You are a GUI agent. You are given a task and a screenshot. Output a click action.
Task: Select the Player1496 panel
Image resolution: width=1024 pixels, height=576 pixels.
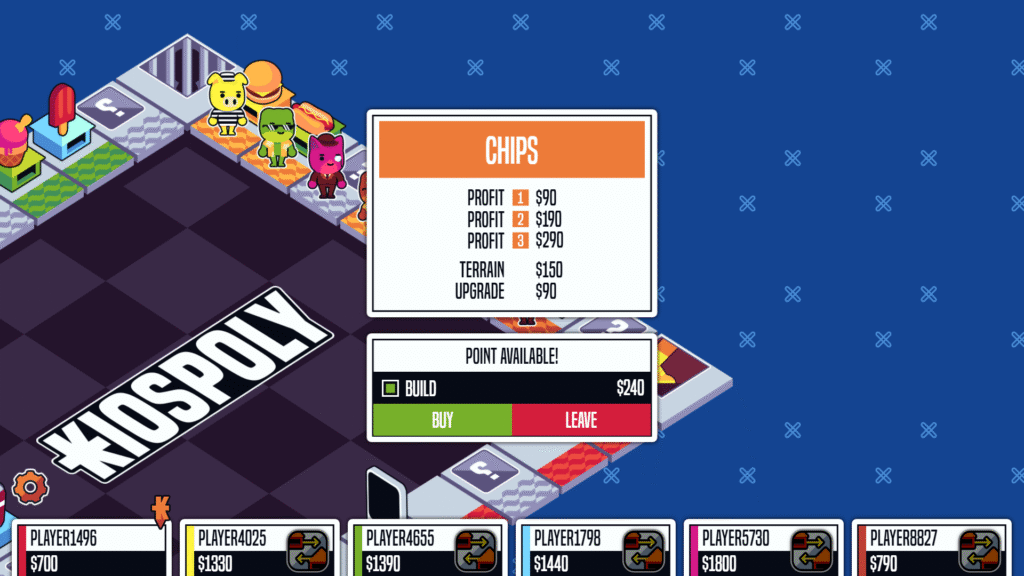pyautogui.click(x=90, y=548)
